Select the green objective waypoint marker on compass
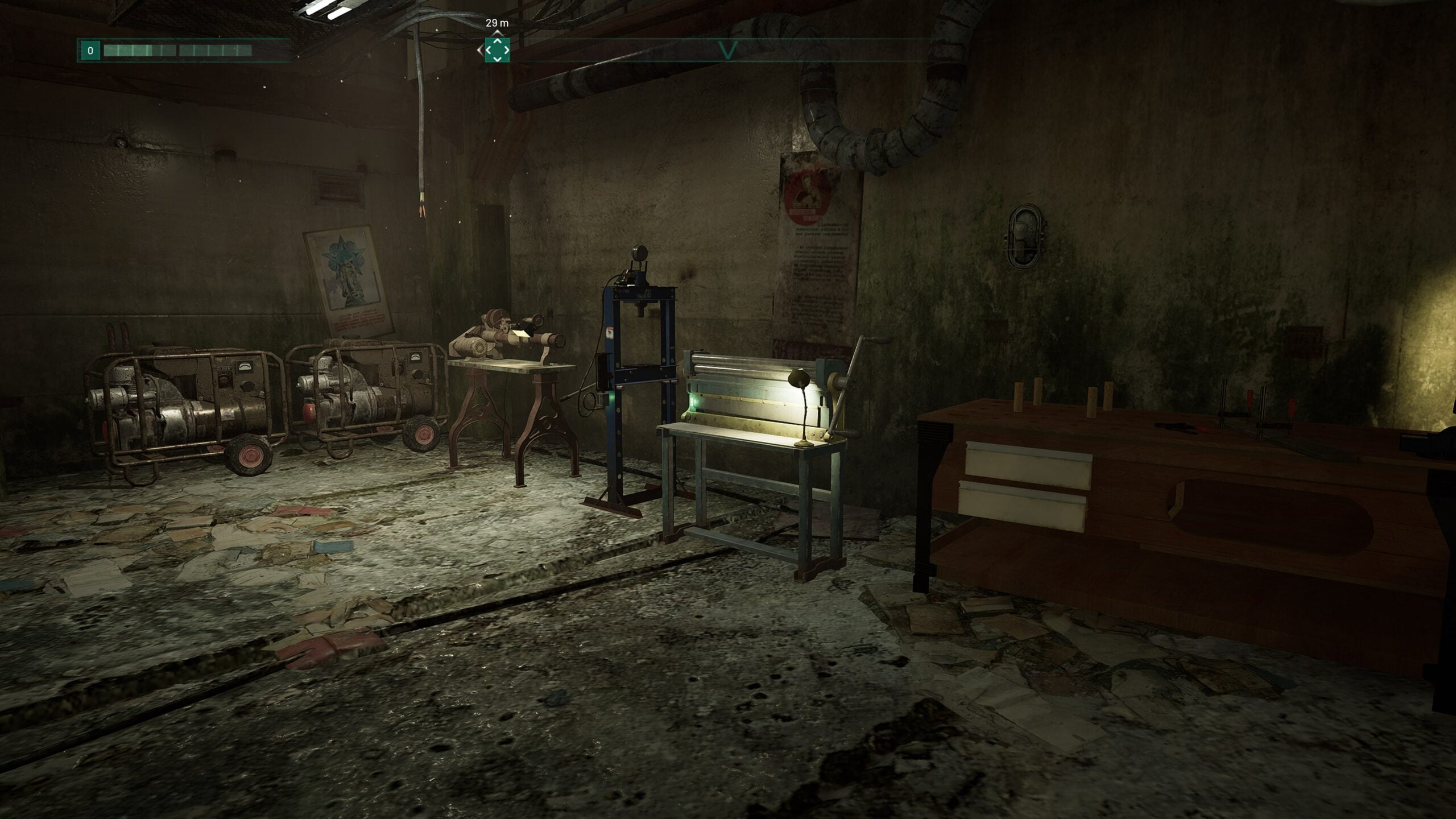This screenshot has width=1456, height=819. [497, 50]
